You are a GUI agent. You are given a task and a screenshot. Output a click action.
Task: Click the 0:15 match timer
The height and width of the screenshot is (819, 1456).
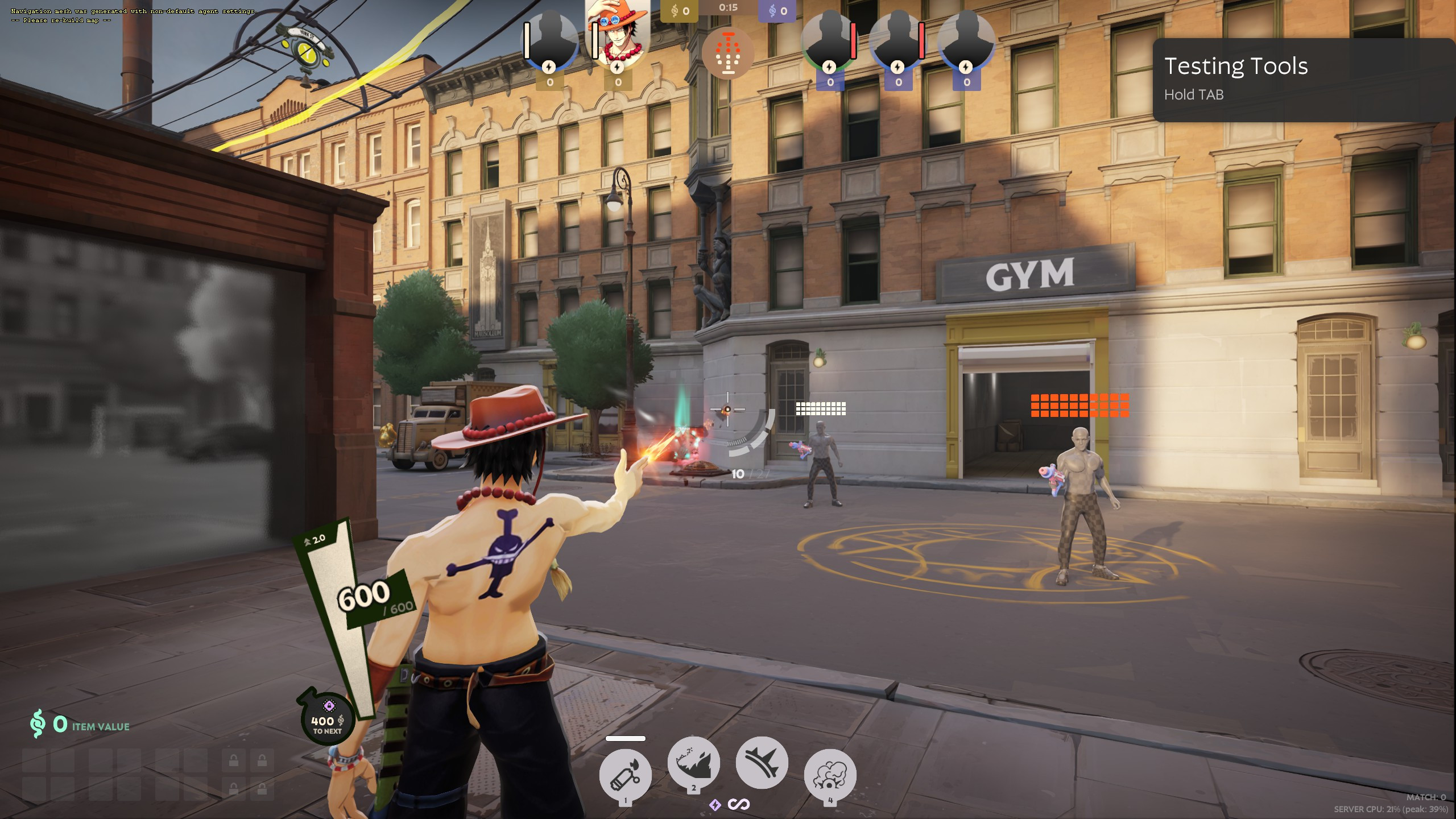(729, 8)
